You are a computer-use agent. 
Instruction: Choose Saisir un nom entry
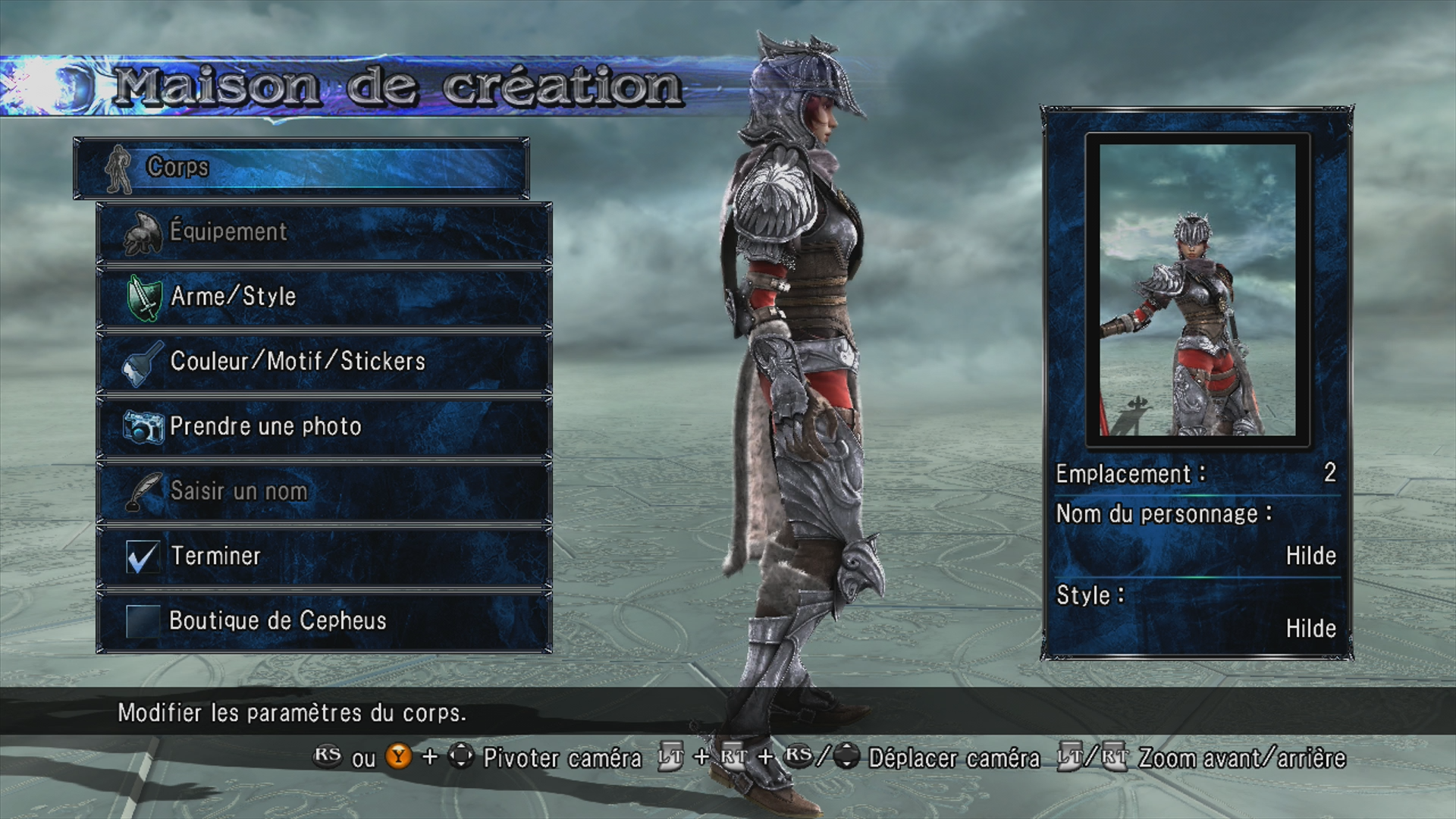324,491
